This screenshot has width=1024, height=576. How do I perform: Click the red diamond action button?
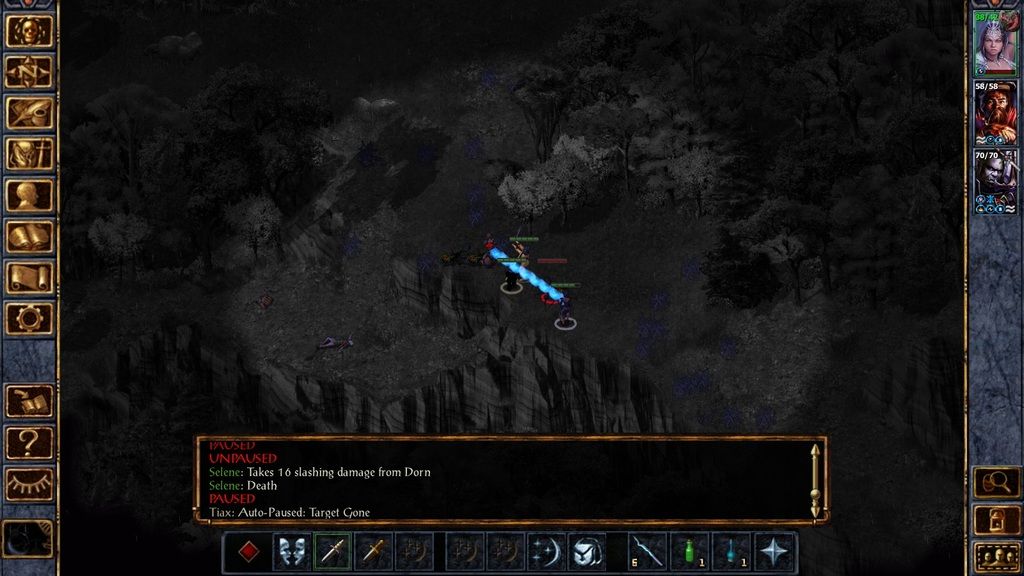248,551
